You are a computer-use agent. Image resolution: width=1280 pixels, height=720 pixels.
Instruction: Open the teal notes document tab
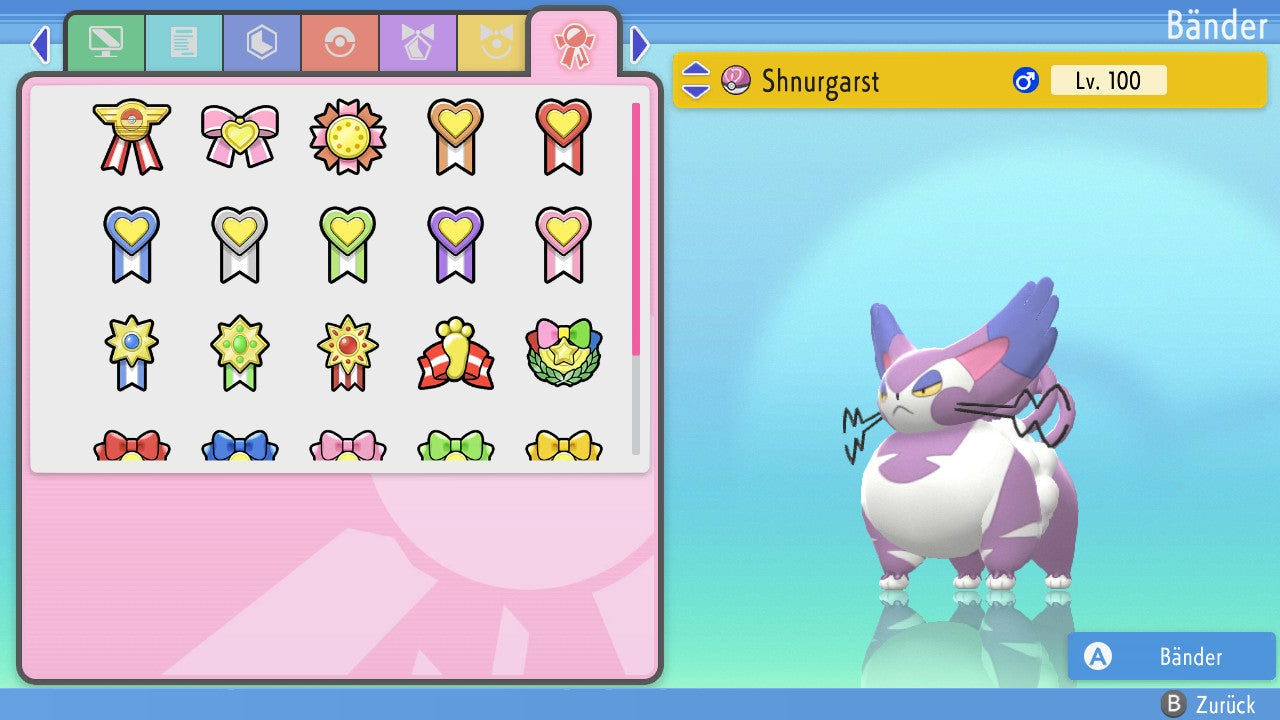(x=184, y=43)
